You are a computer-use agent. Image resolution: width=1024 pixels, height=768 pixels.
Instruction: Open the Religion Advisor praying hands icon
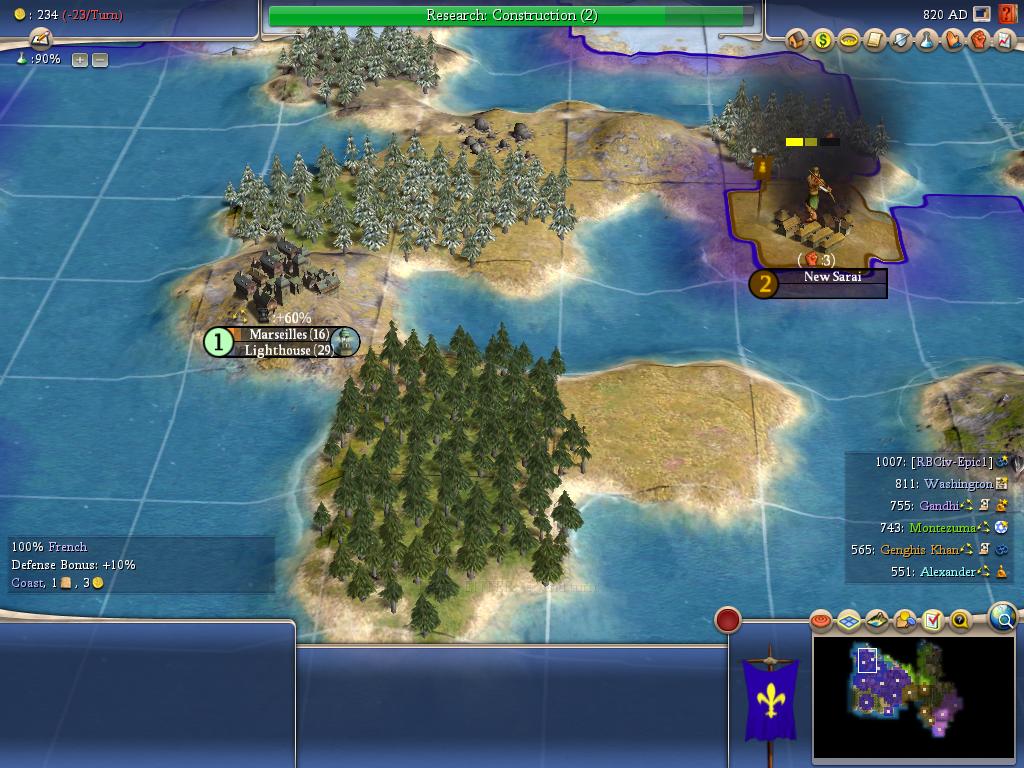953,40
